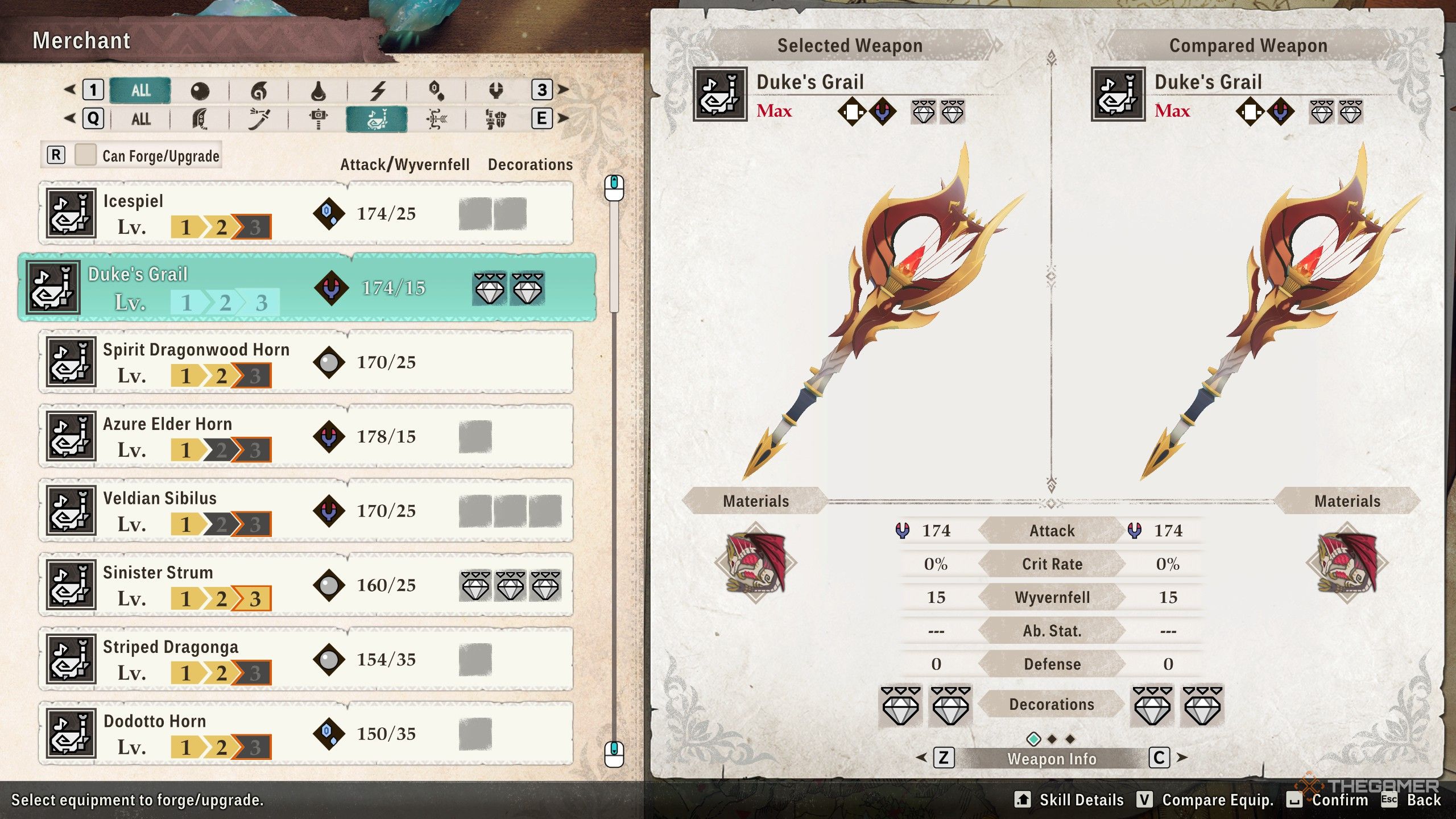
Task: Select the Sinister Strum hunting horn
Action: coord(306,585)
